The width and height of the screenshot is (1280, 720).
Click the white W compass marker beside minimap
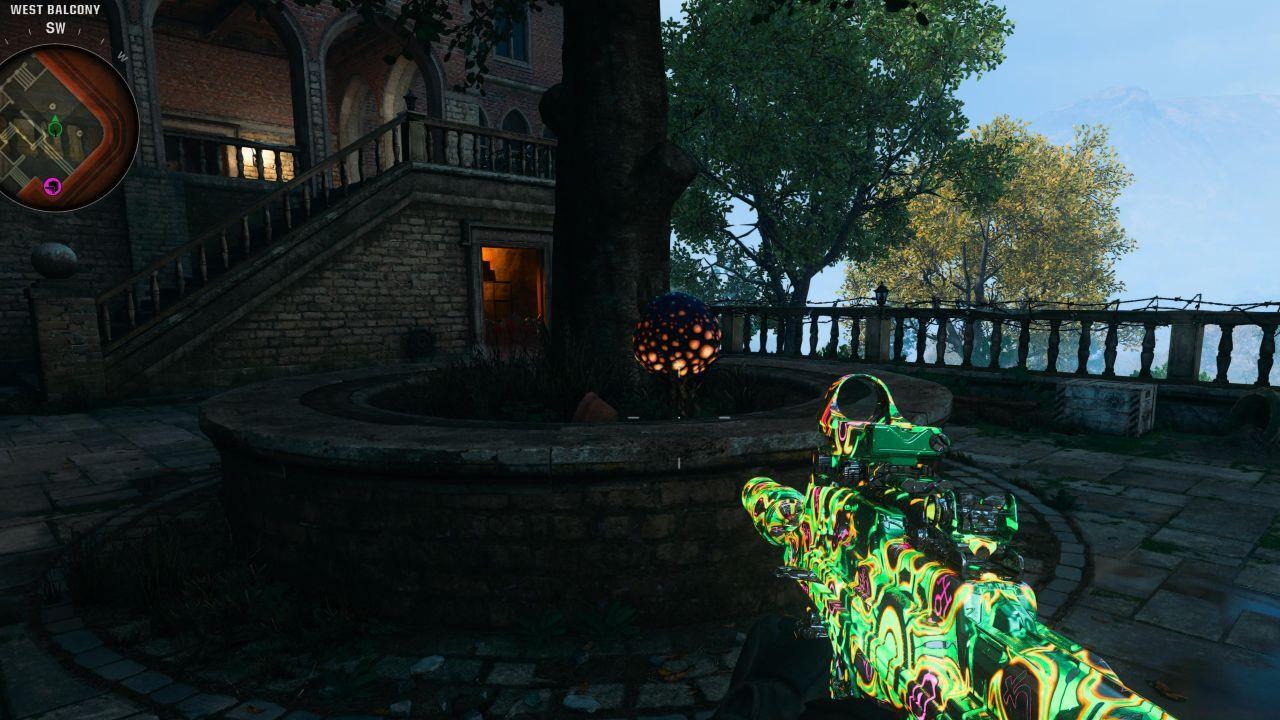pos(122,54)
